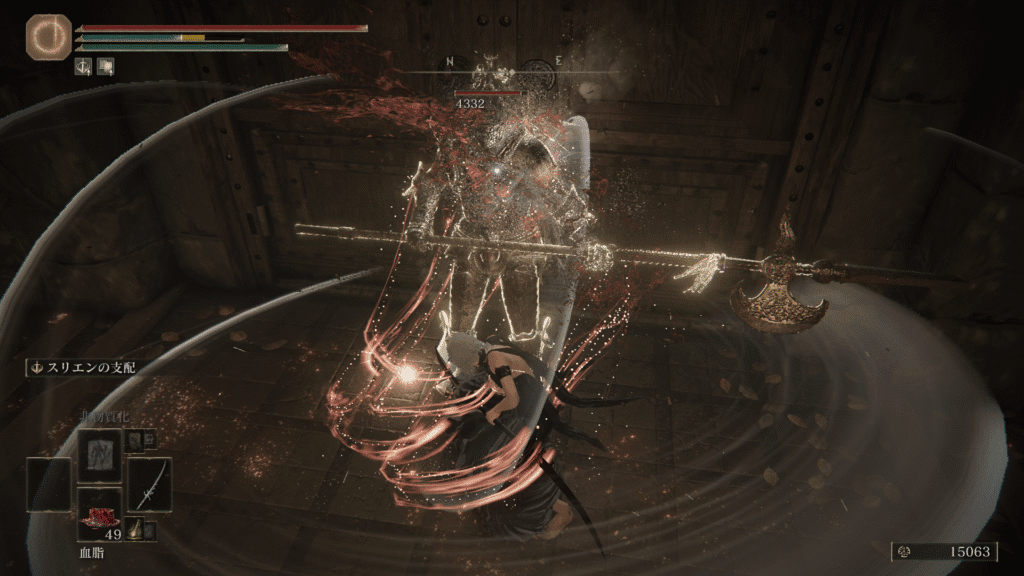Click the first status buff icon
The height and width of the screenshot is (576, 1024).
coord(85,67)
